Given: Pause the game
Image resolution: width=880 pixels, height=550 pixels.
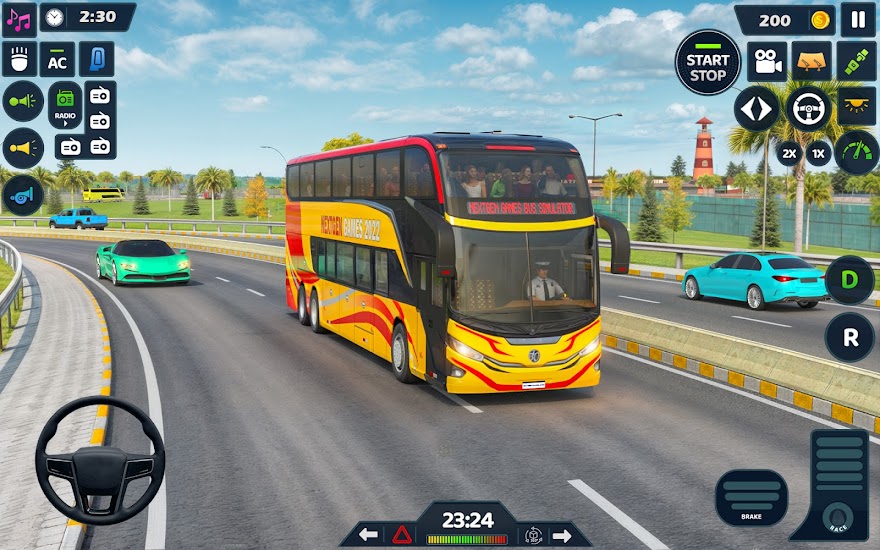Looking at the screenshot, I should 857,19.
